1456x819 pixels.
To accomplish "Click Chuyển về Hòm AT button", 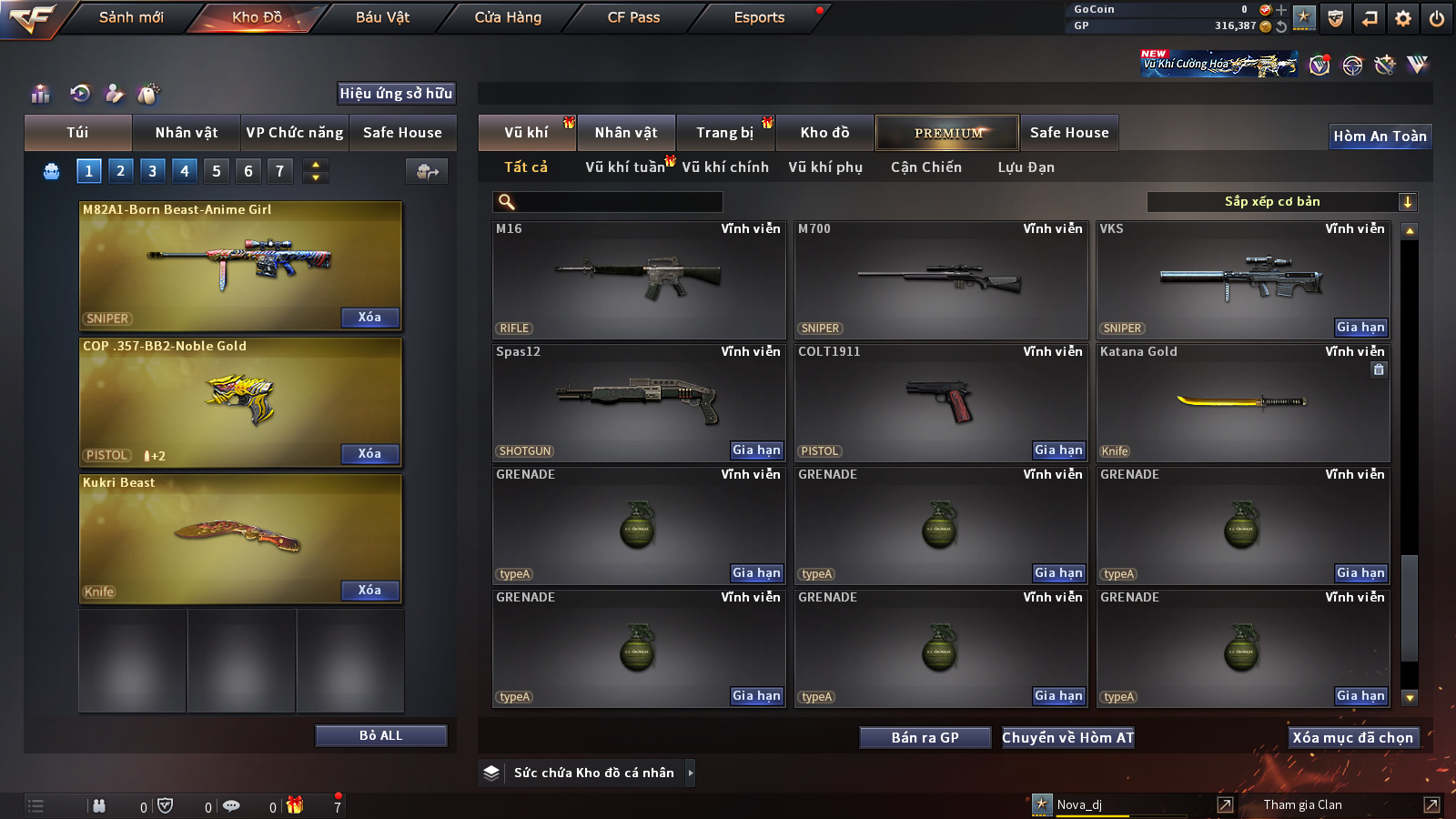I will [x=1067, y=737].
